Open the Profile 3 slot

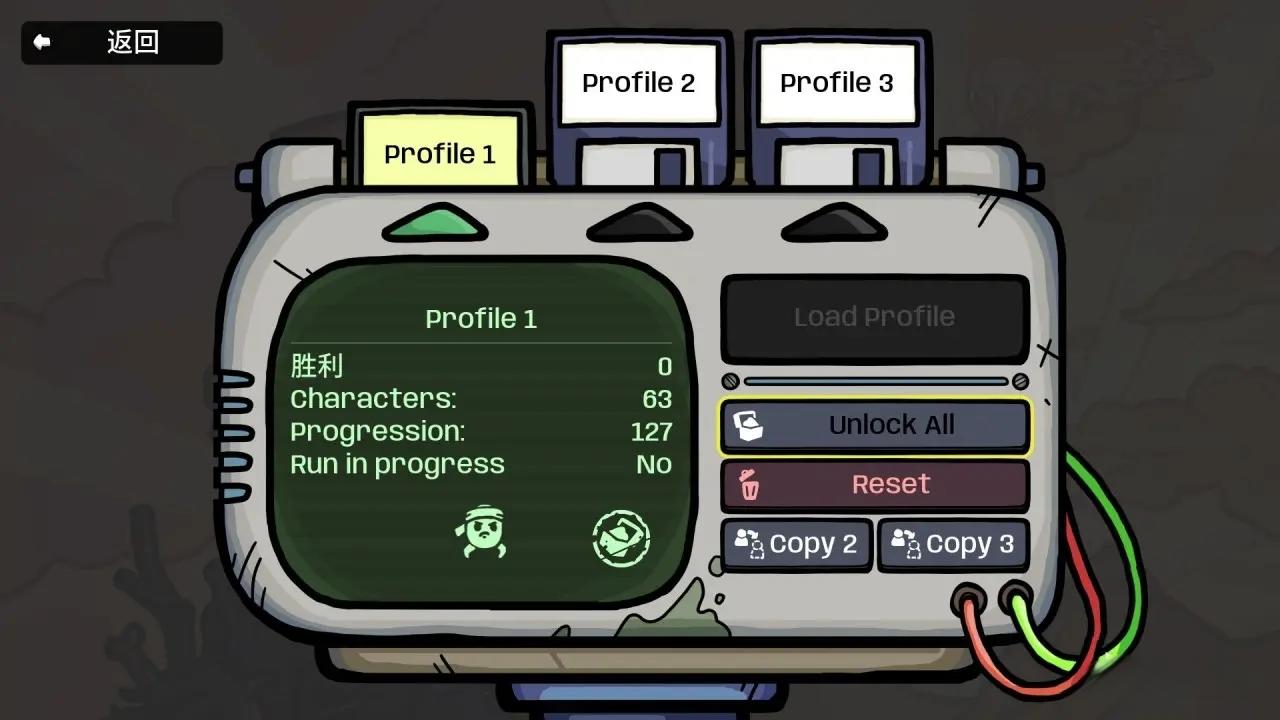click(x=835, y=83)
